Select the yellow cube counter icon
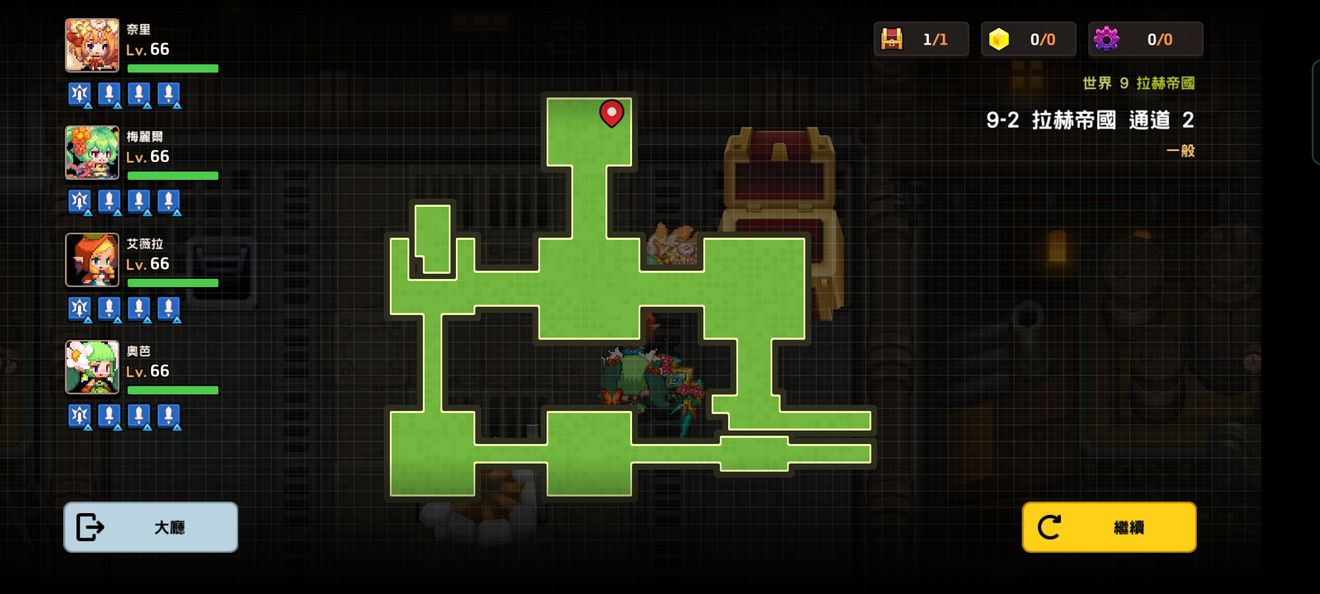This screenshot has width=1320, height=594. pyautogui.click(x=998, y=39)
